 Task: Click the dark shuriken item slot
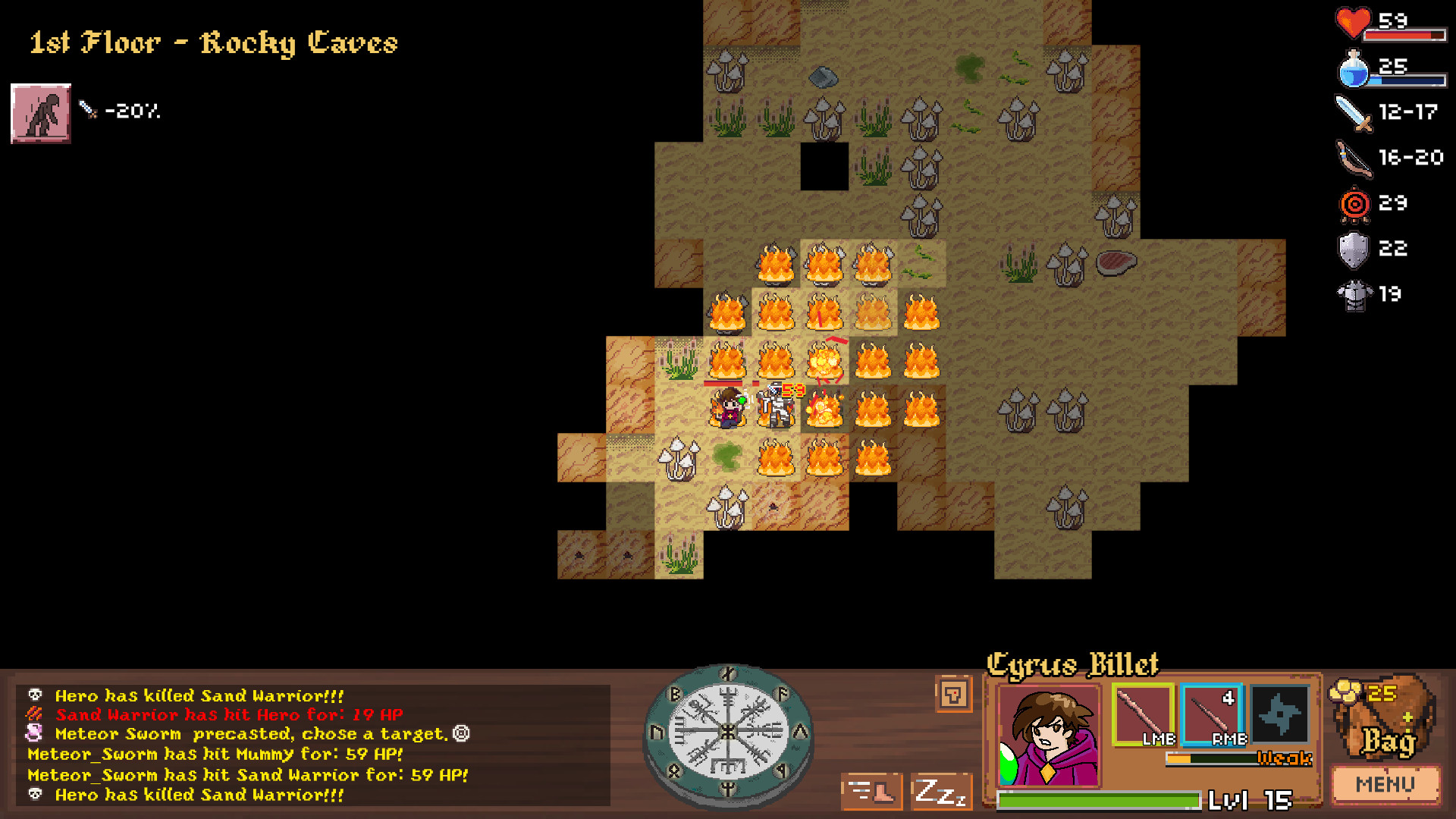click(x=1279, y=713)
